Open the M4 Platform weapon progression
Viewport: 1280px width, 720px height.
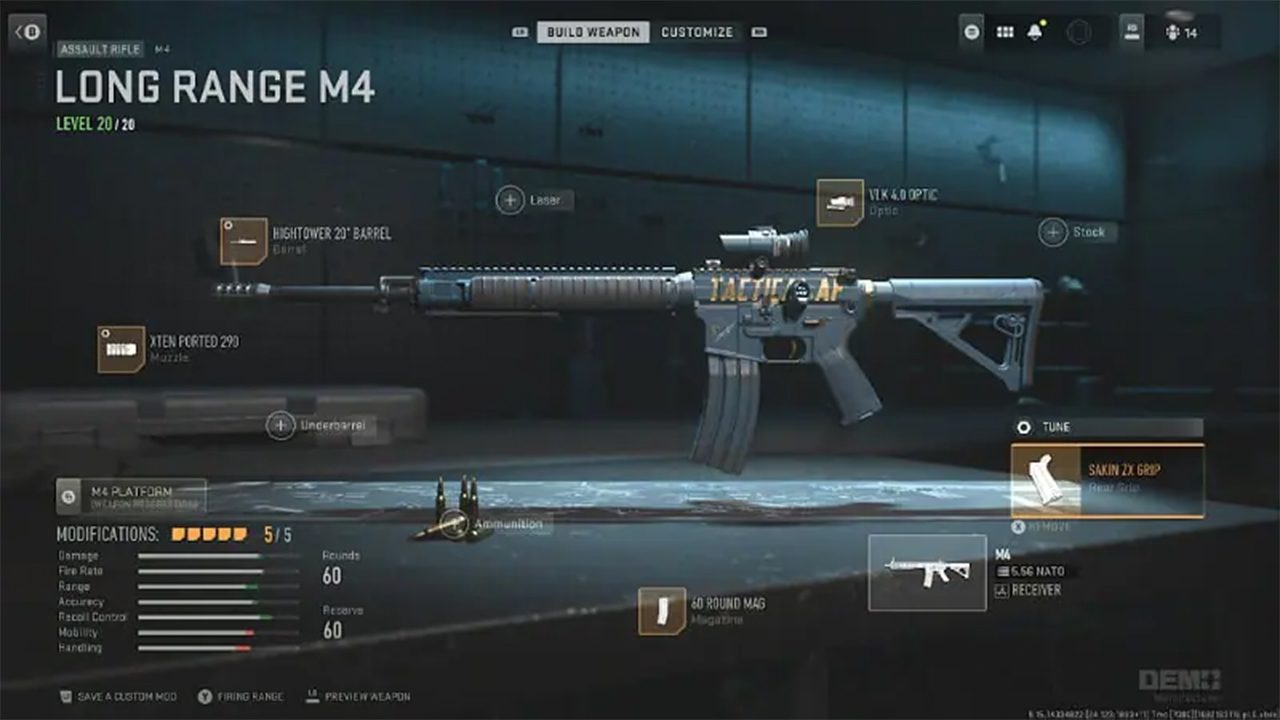[x=131, y=495]
